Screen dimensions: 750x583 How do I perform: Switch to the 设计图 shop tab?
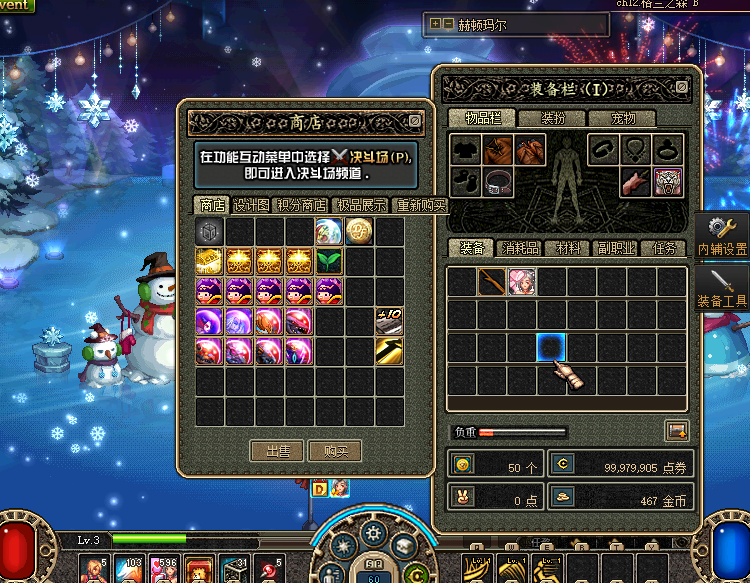tap(251, 205)
